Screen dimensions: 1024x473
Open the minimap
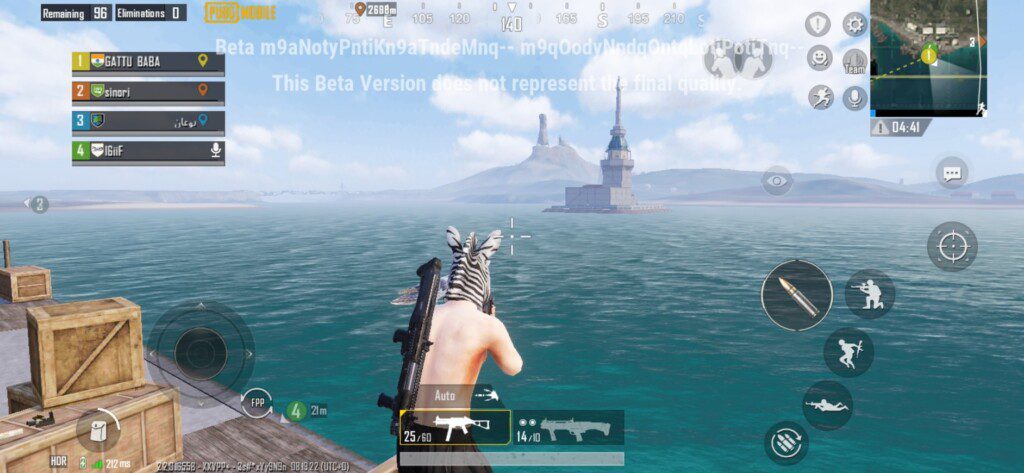928,56
